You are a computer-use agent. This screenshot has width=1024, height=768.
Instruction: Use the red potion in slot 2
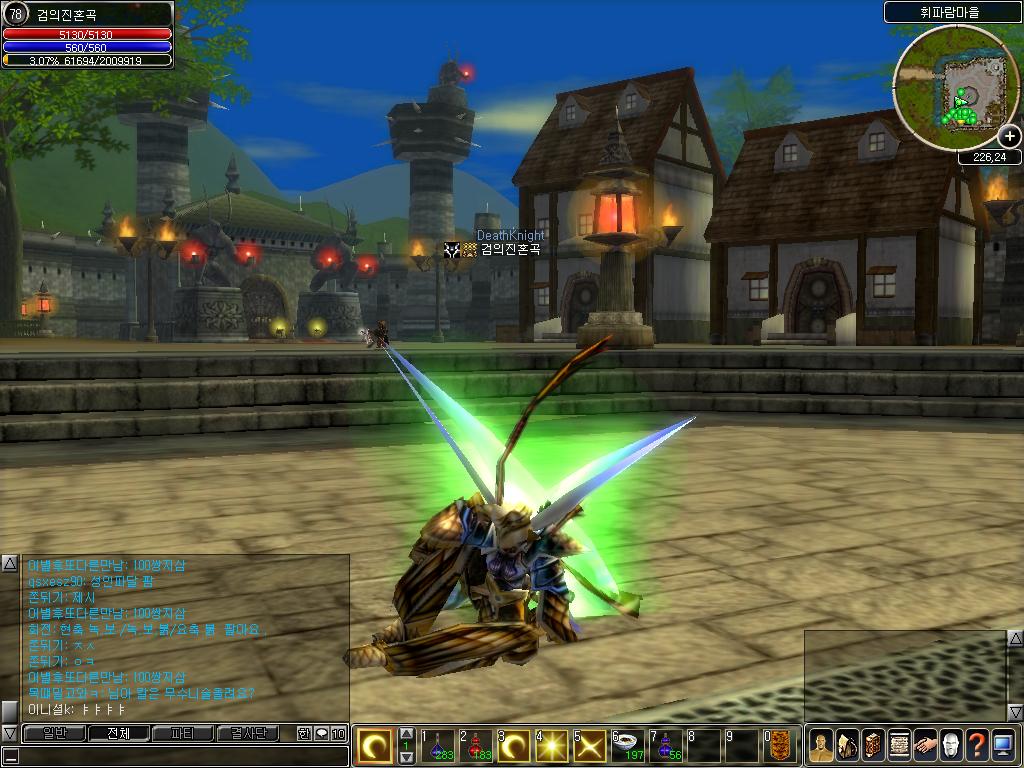click(476, 746)
